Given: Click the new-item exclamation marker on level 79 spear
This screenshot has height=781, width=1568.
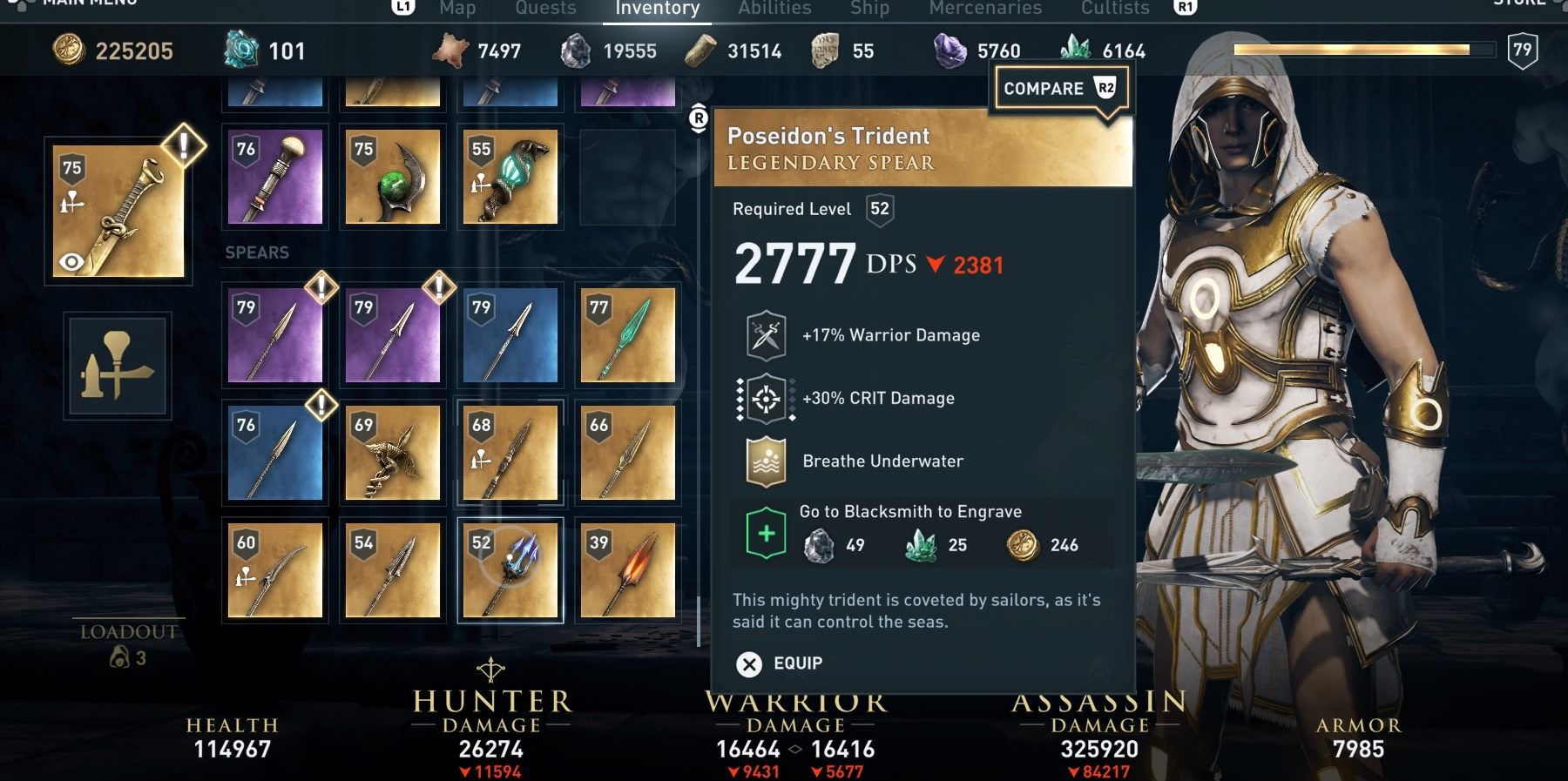Looking at the screenshot, I should 320,287.
